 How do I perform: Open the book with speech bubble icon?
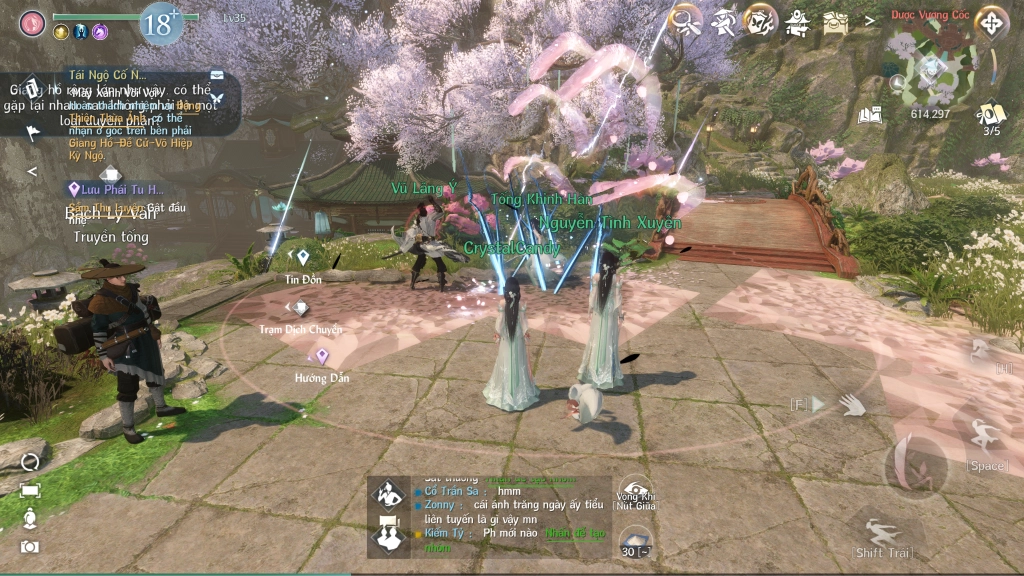[869, 114]
